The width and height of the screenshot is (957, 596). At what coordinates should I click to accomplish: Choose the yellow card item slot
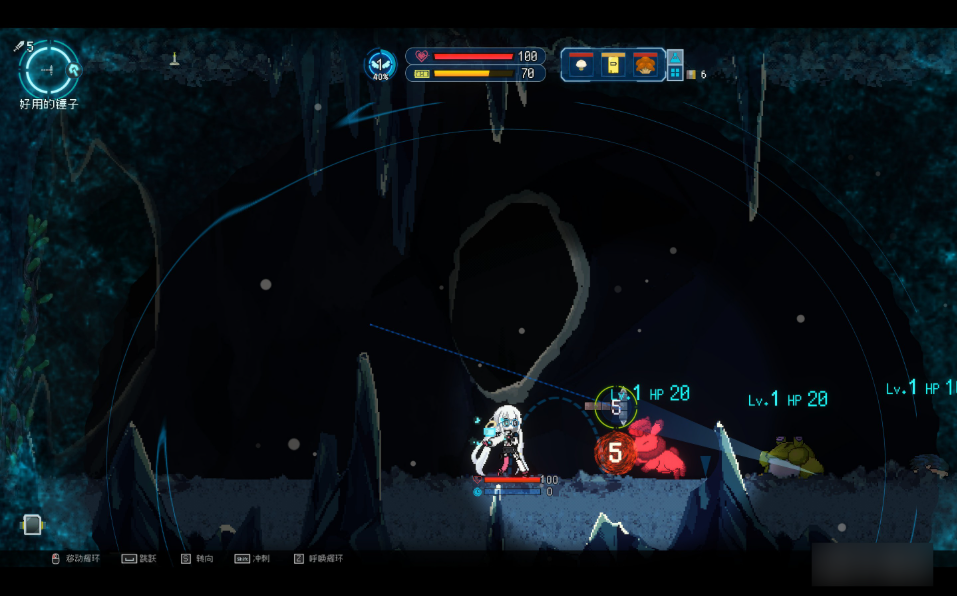coord(612,66)
